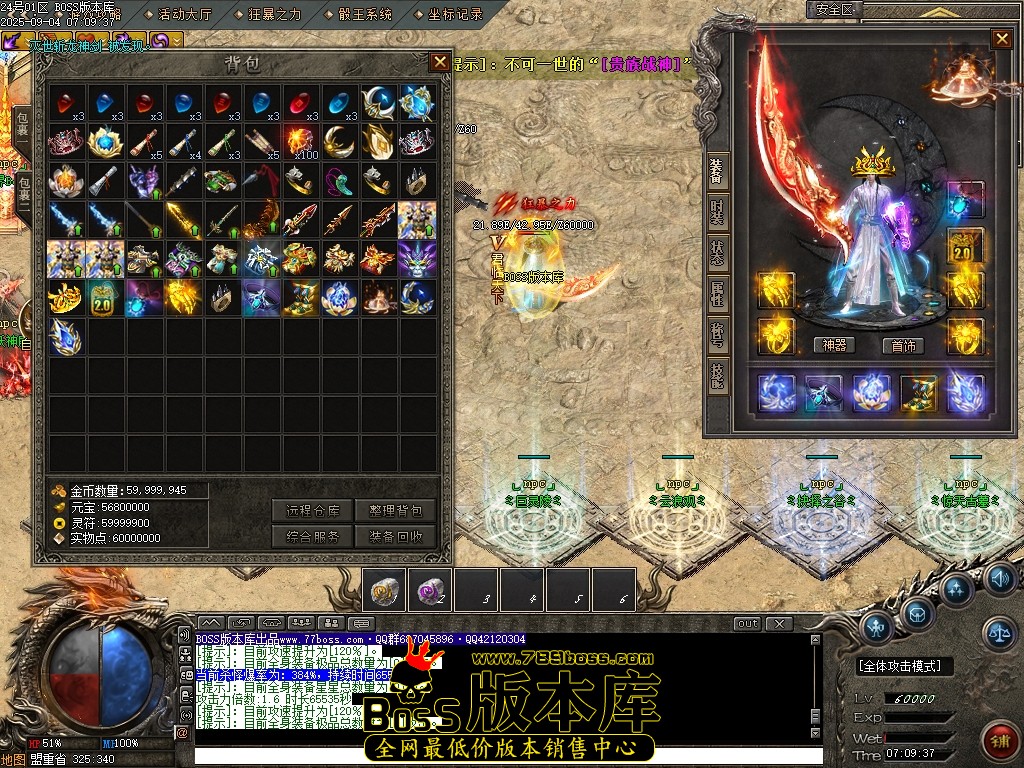Open the 神器 artifact button

[834, 345]
